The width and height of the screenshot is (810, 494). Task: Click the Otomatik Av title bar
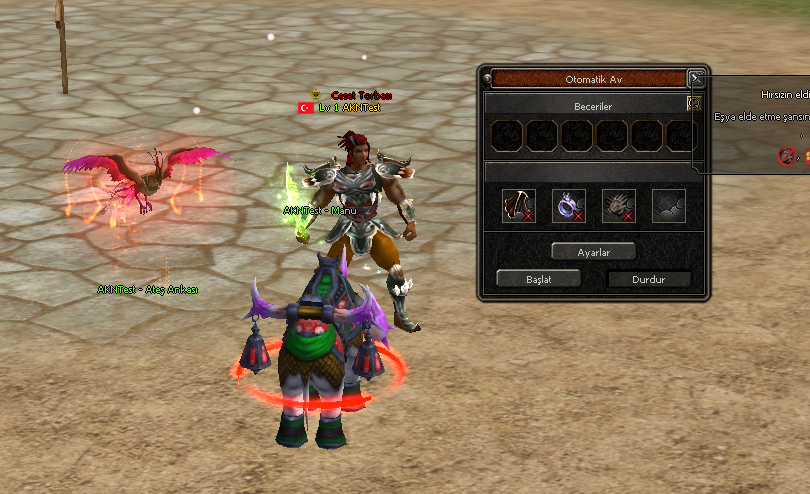(x=588, y=78)
